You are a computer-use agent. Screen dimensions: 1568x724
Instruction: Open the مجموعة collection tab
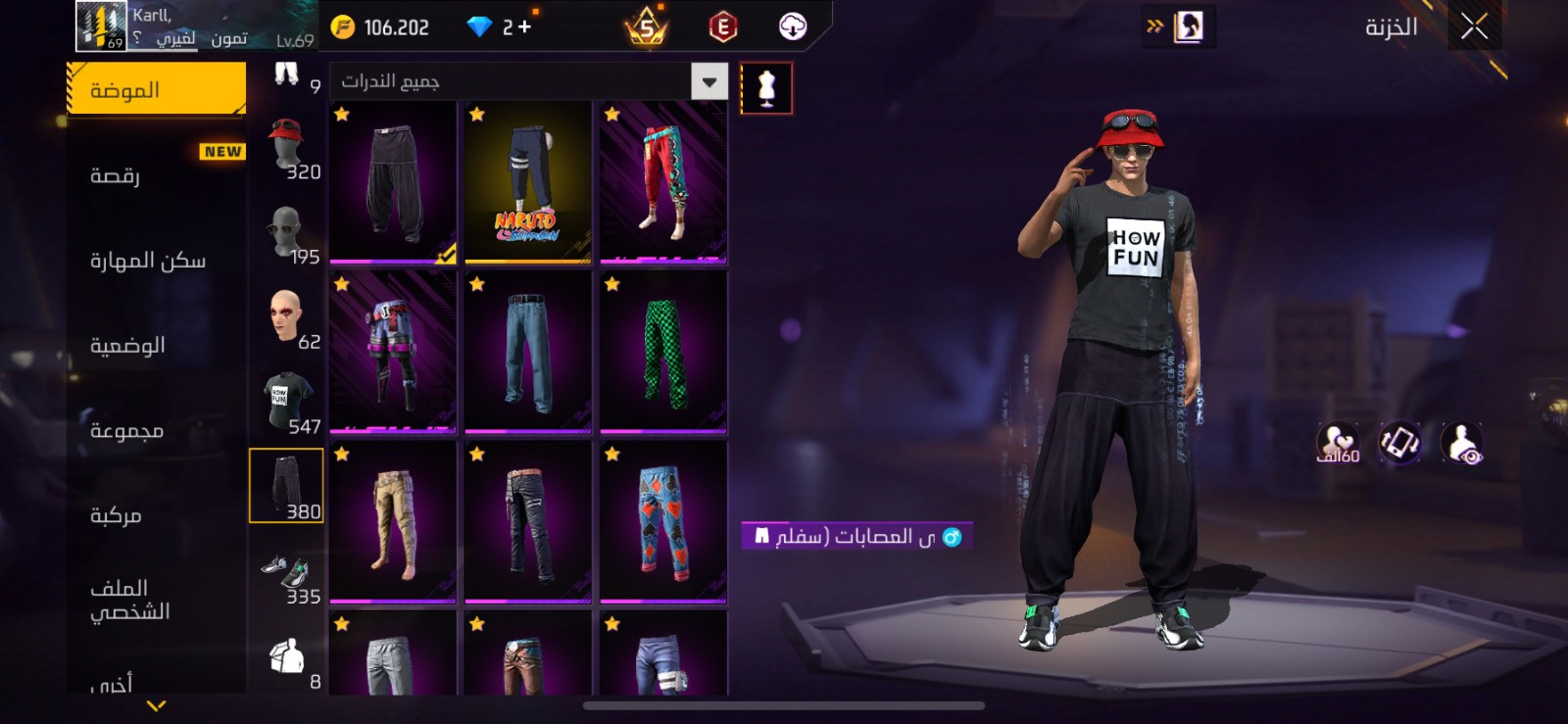coord(156,430)
